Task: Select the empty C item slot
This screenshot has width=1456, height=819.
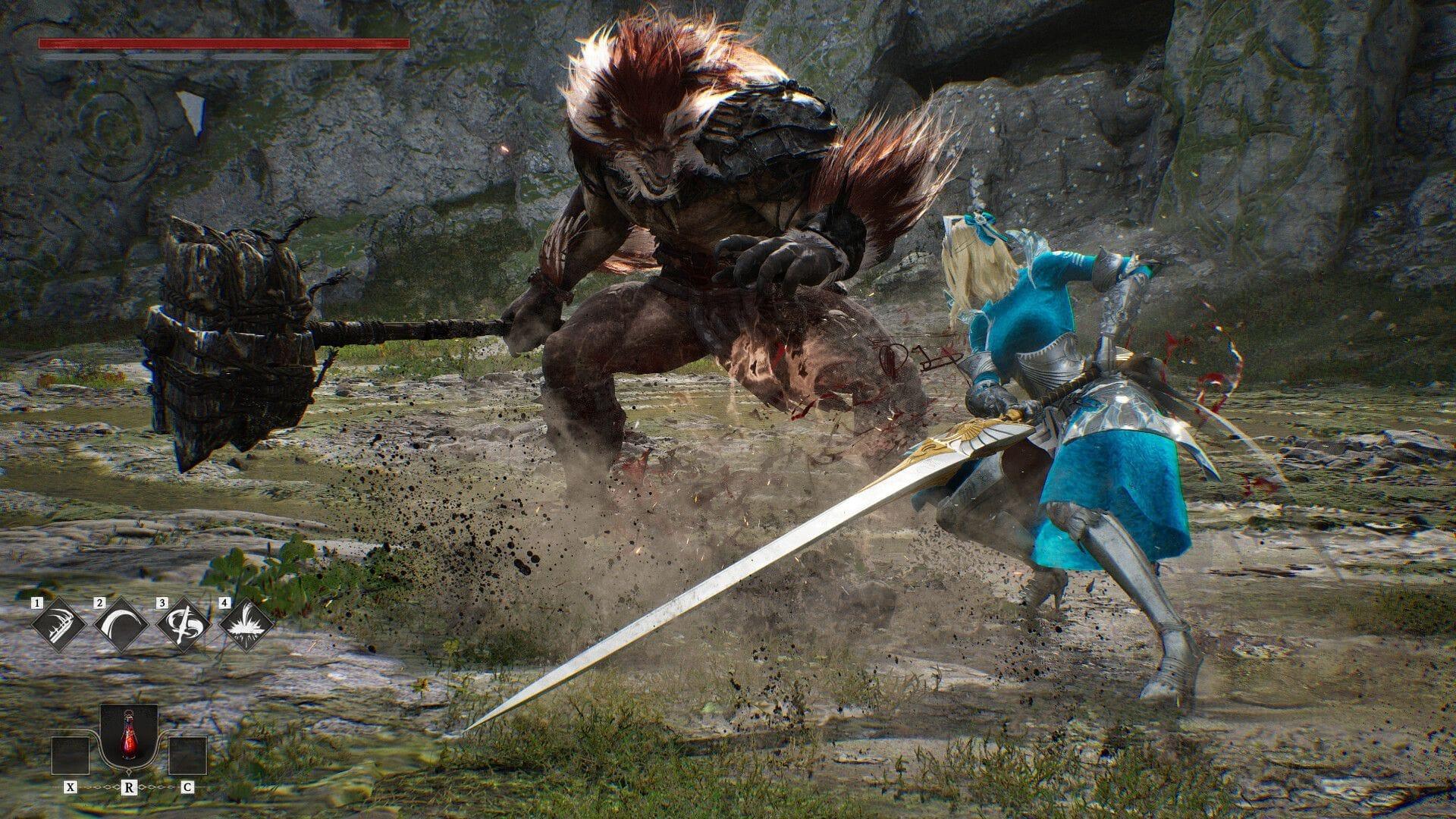Action: [189, 756]
